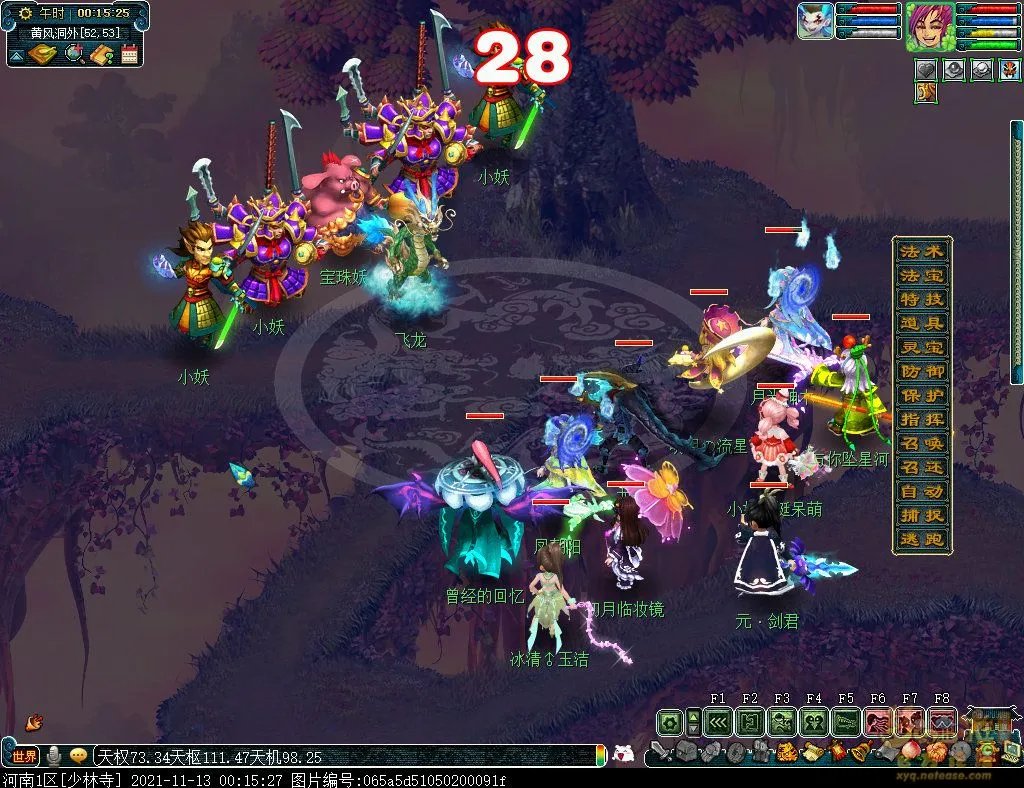Use the F6 hotkey skill slot
The image size is (1024, 788).
(877, 722)
